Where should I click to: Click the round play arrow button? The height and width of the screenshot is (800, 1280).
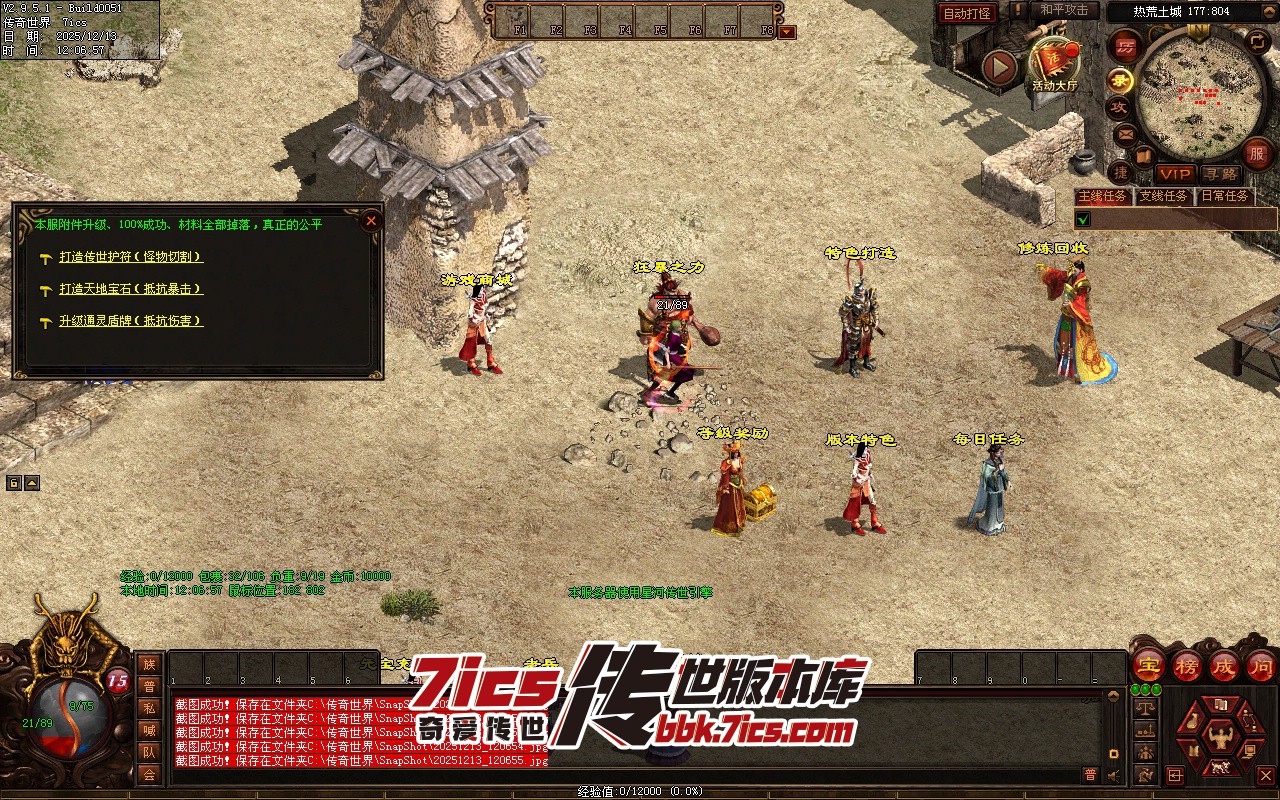pyautogui.click(x=999, y=67)
